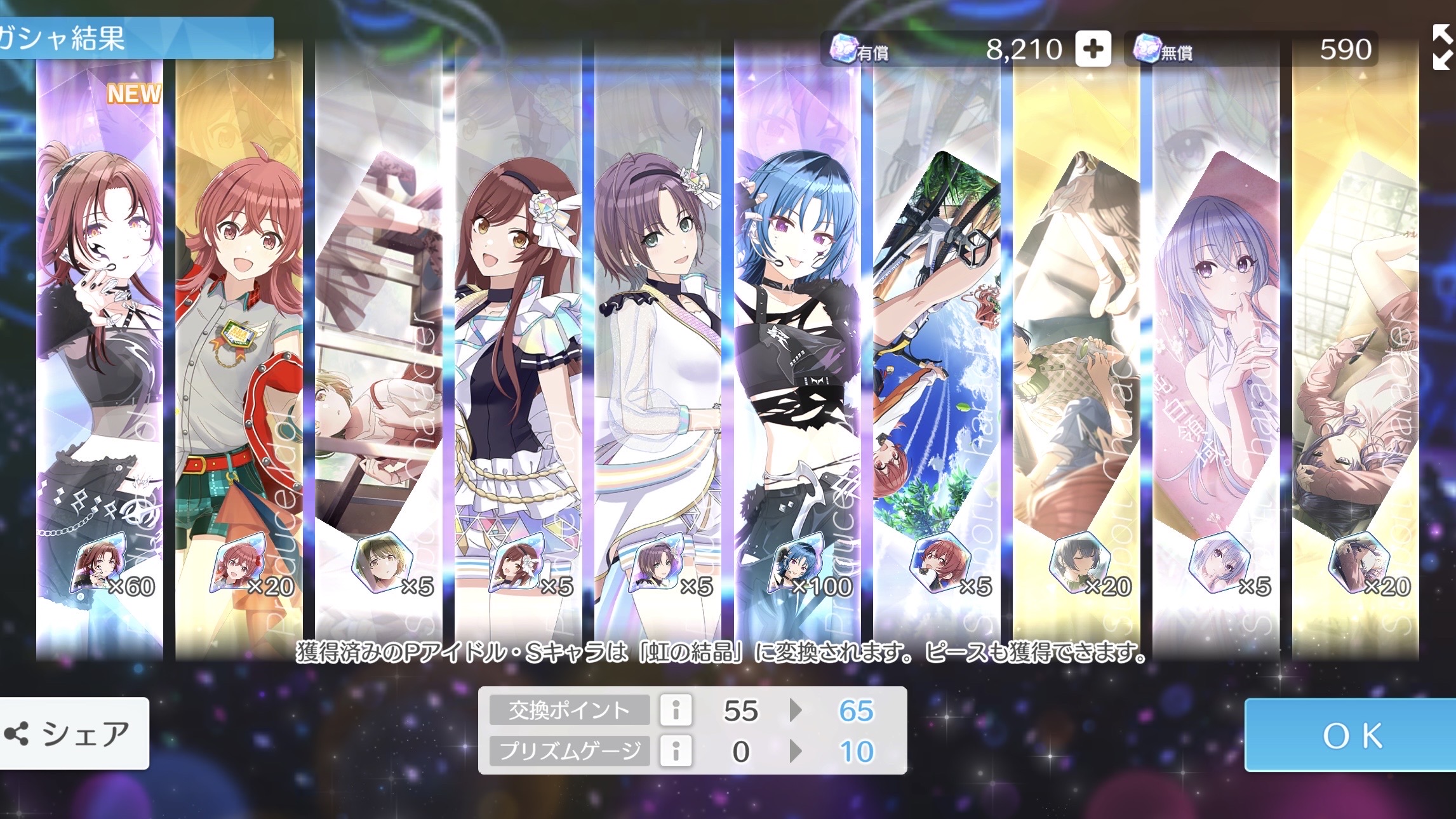1456x819 pixels.
Task: Select the brown-haired idol with white ribbon card
Action: (x=518, y=349)
